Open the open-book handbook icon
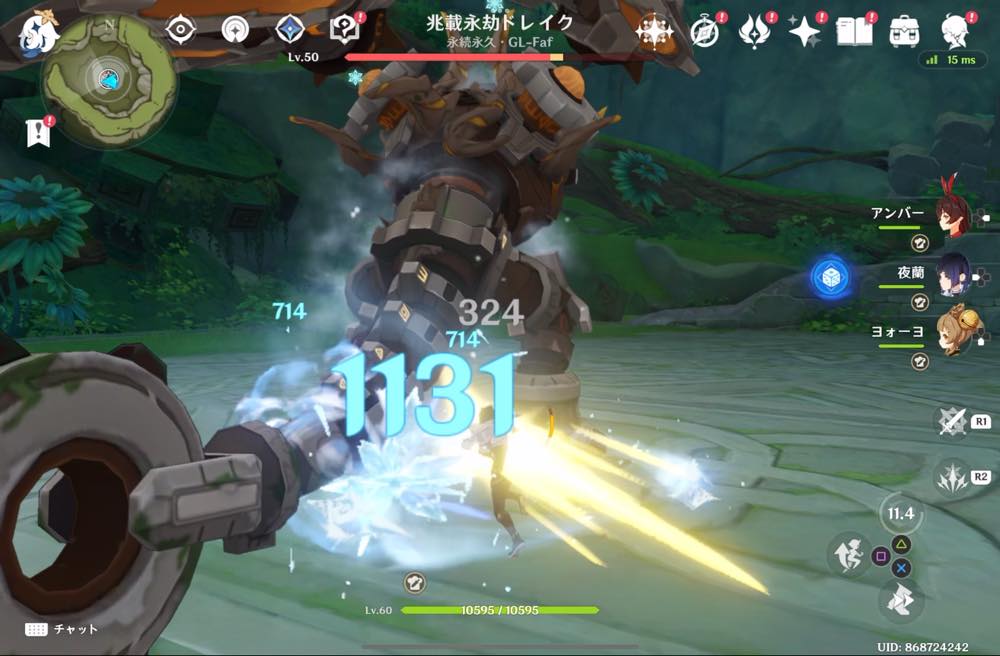This screenshot has width=1000, height=656. 851,30
